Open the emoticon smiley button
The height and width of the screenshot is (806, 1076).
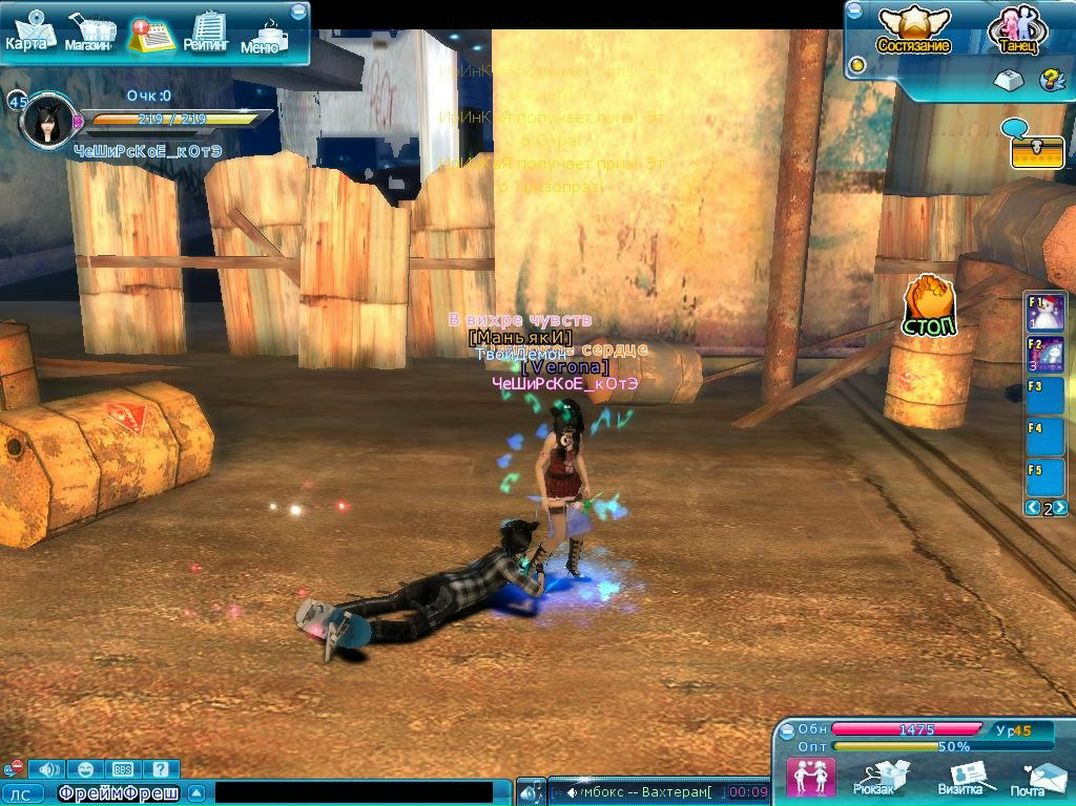pyautogui.click(x=86, y=769)
